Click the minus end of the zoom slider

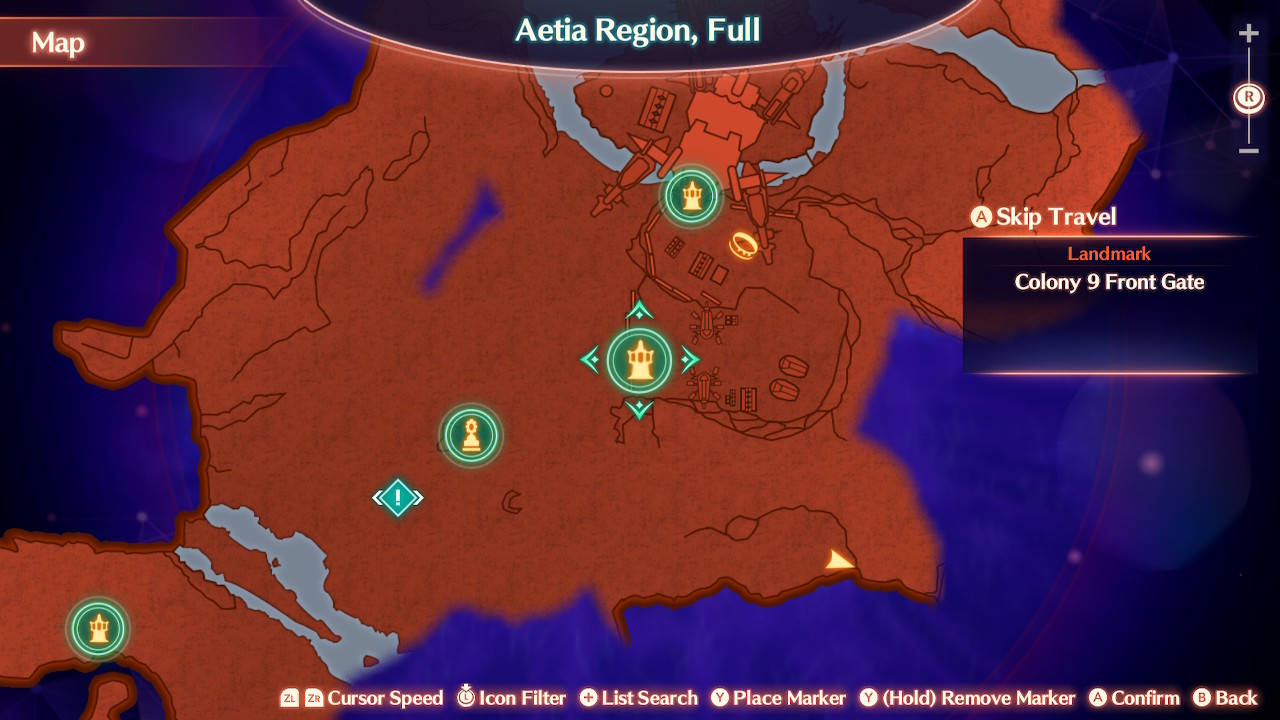[1247, 151]
